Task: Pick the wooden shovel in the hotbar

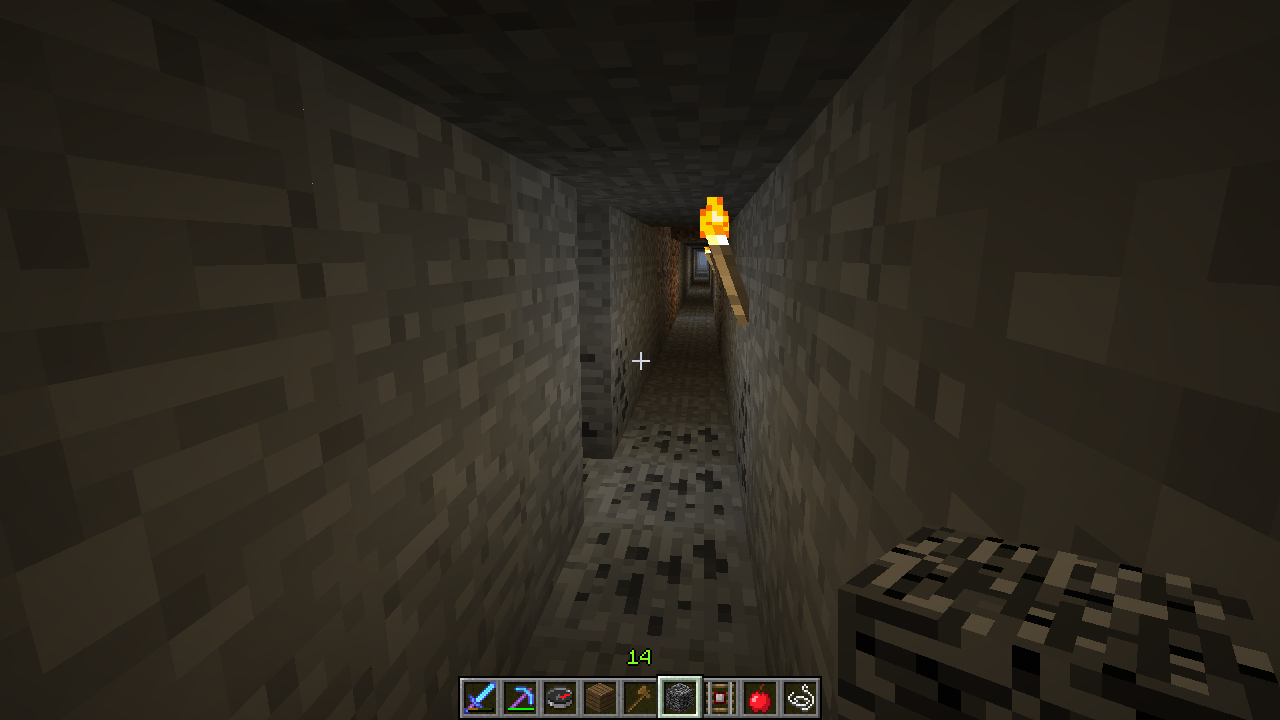Action: point(640,697)
